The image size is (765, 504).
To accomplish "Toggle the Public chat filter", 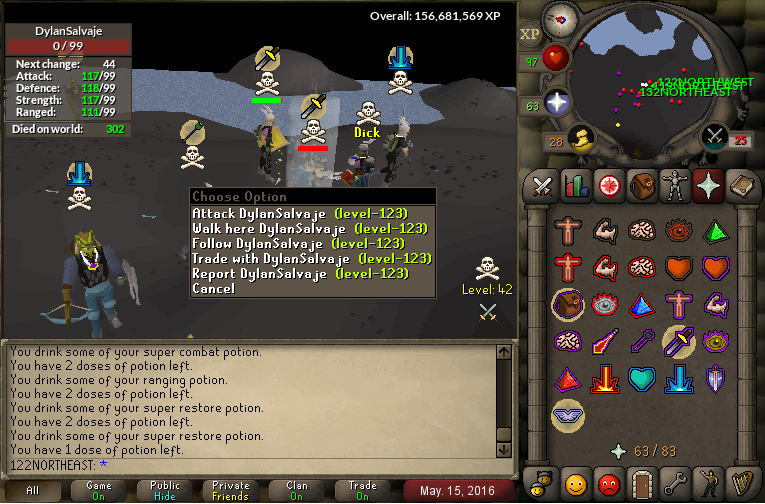I will 165,491.
